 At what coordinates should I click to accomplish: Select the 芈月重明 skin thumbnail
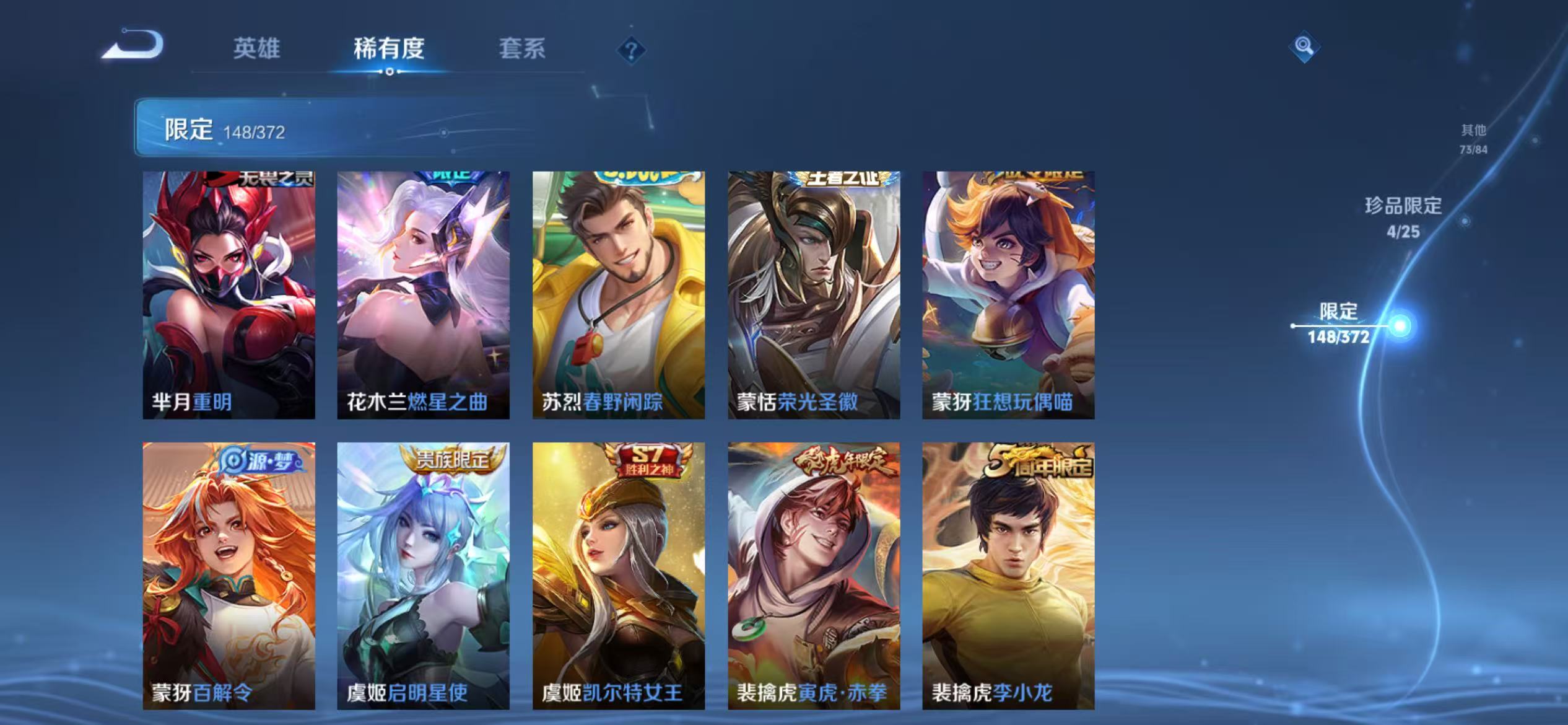pos(228,291)
